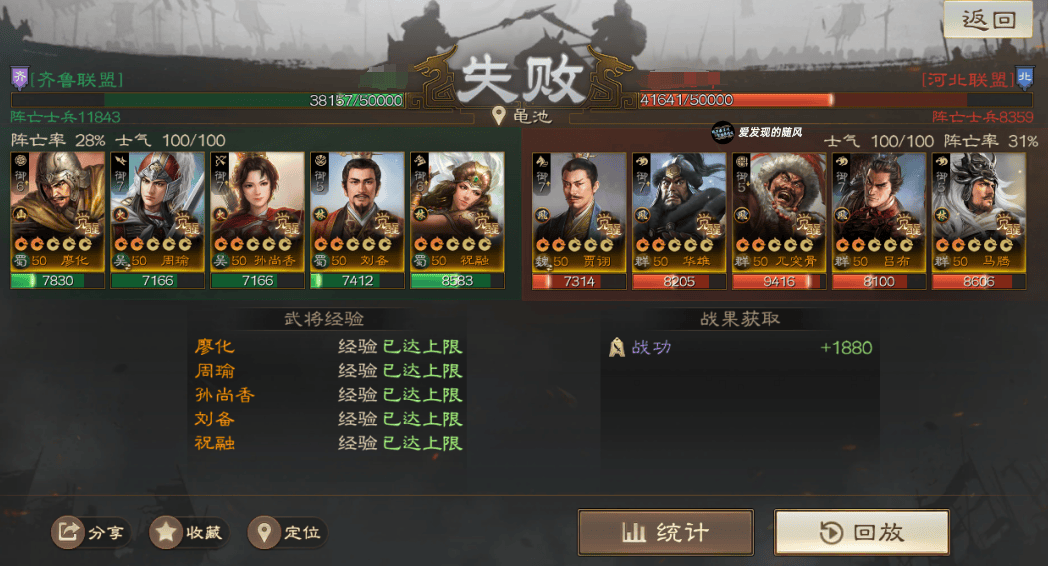Select the 周瑜 general card

coord(157,213)
